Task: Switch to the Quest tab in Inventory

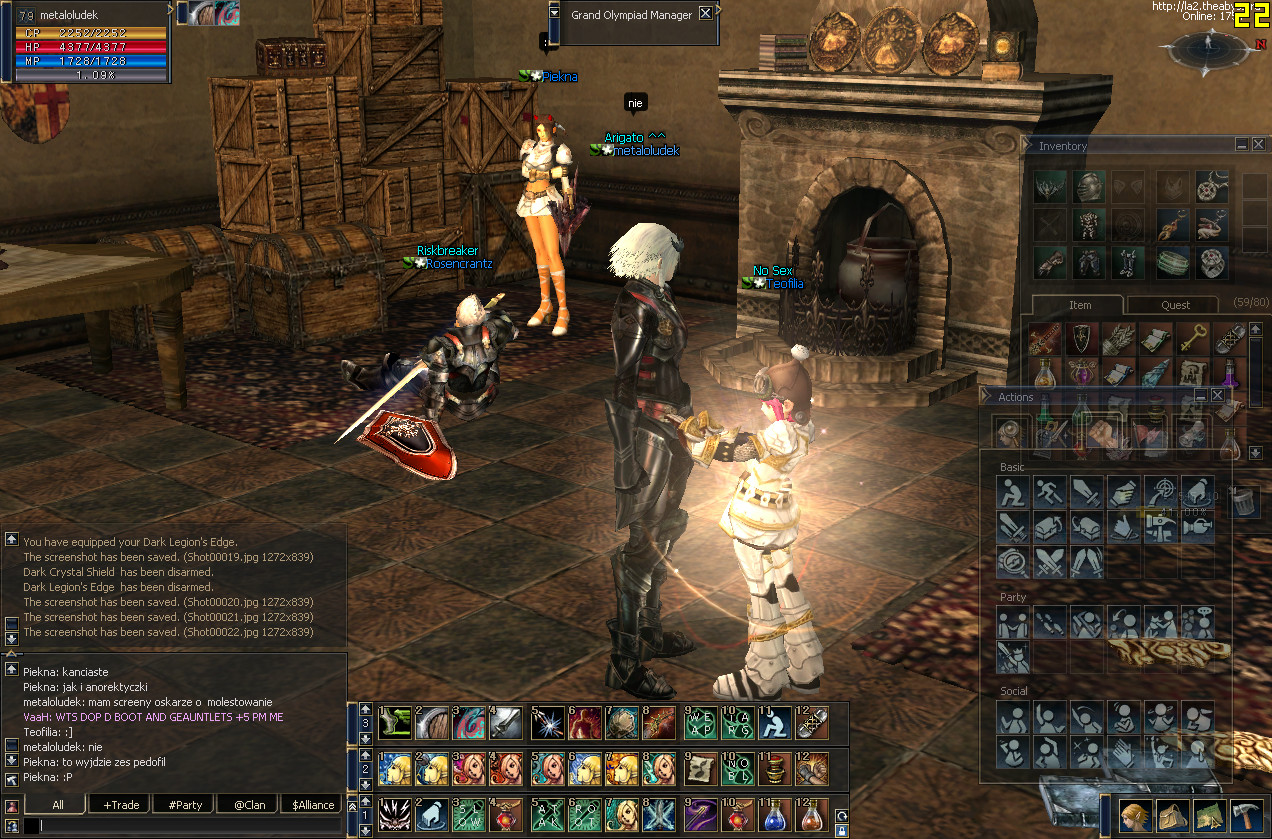Action: [x=1175, y=305]
